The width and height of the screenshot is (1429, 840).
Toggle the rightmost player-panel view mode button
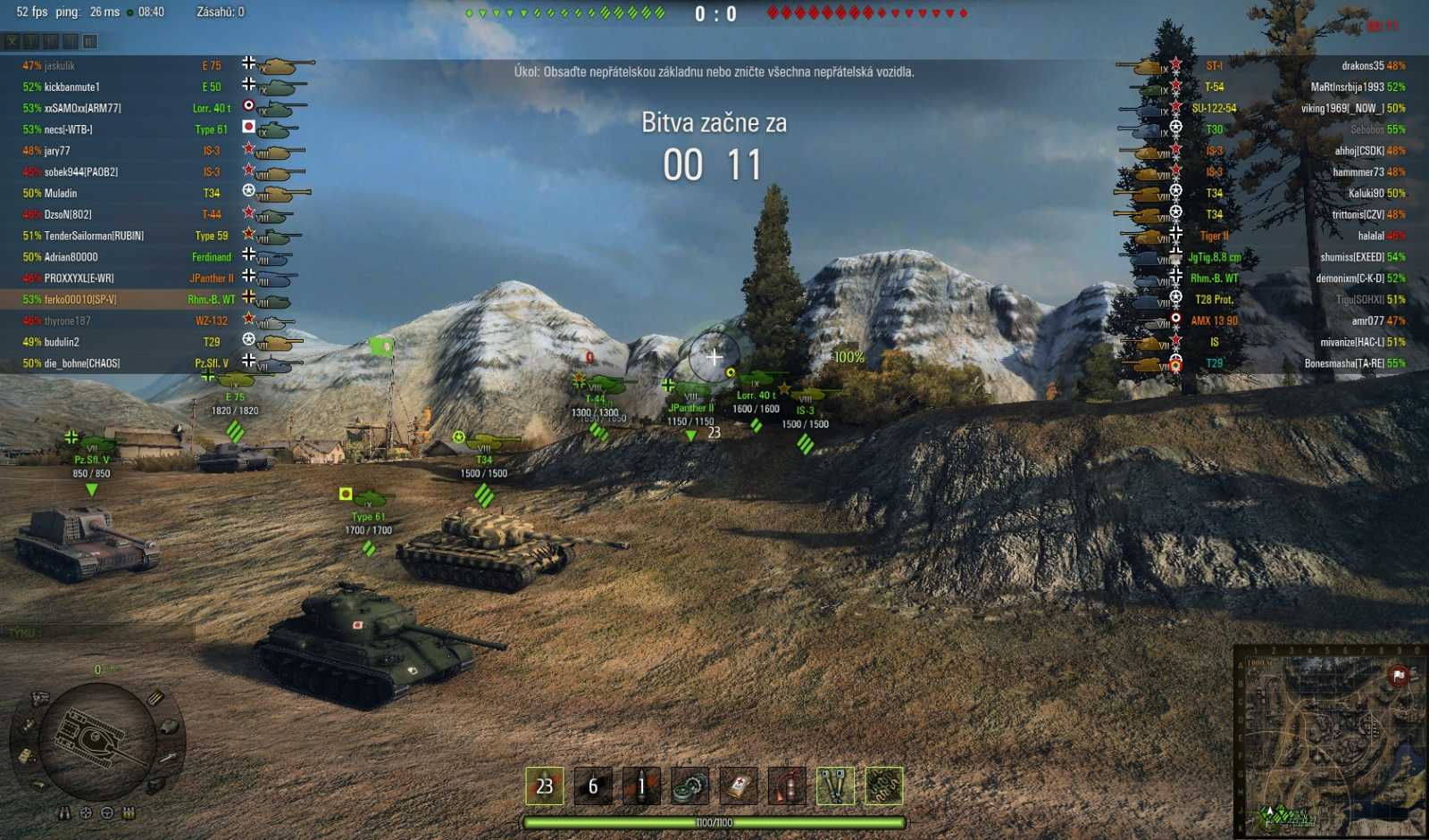90,41
